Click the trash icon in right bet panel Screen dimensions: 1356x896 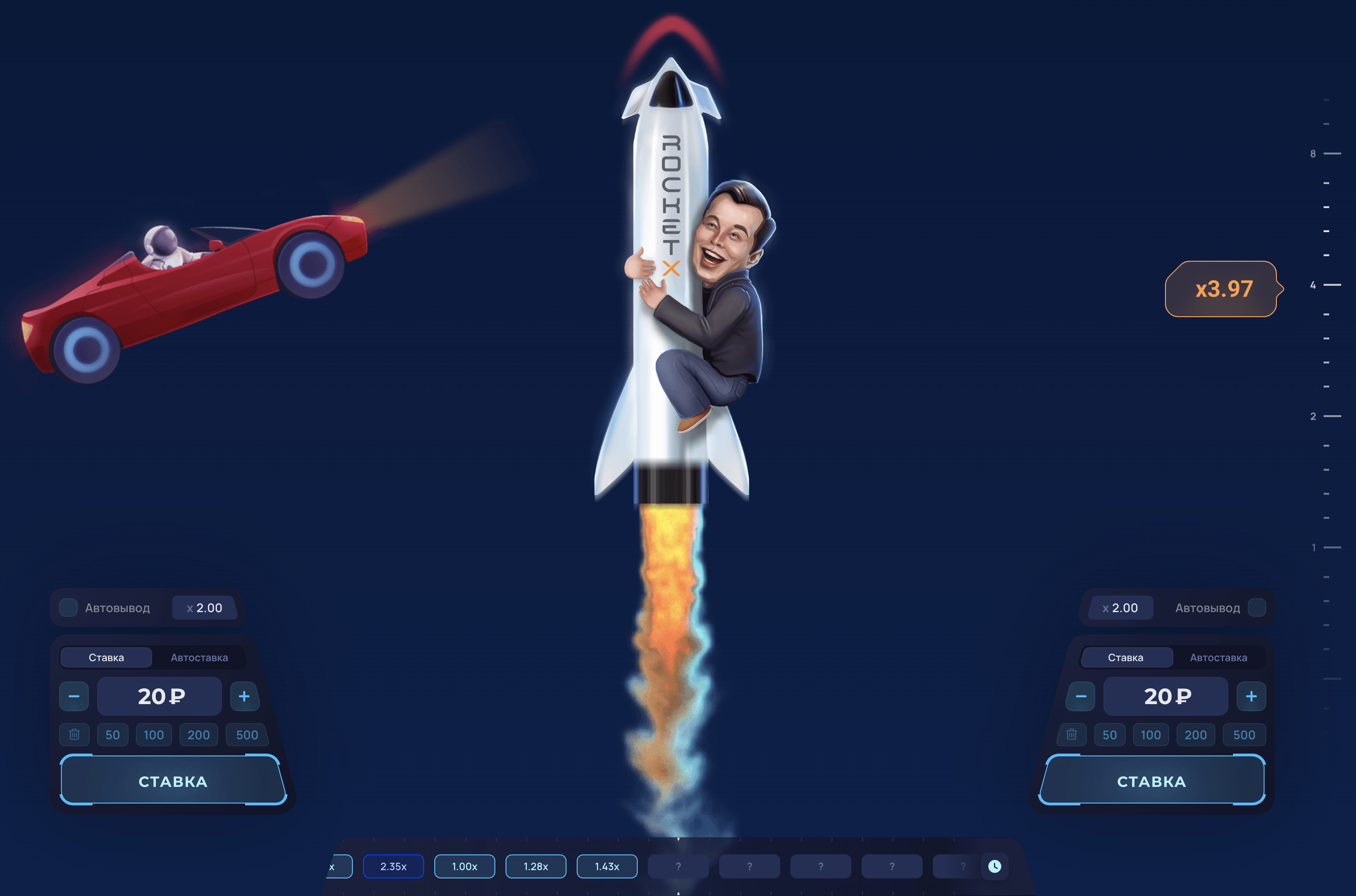(x=1072, y=735)
